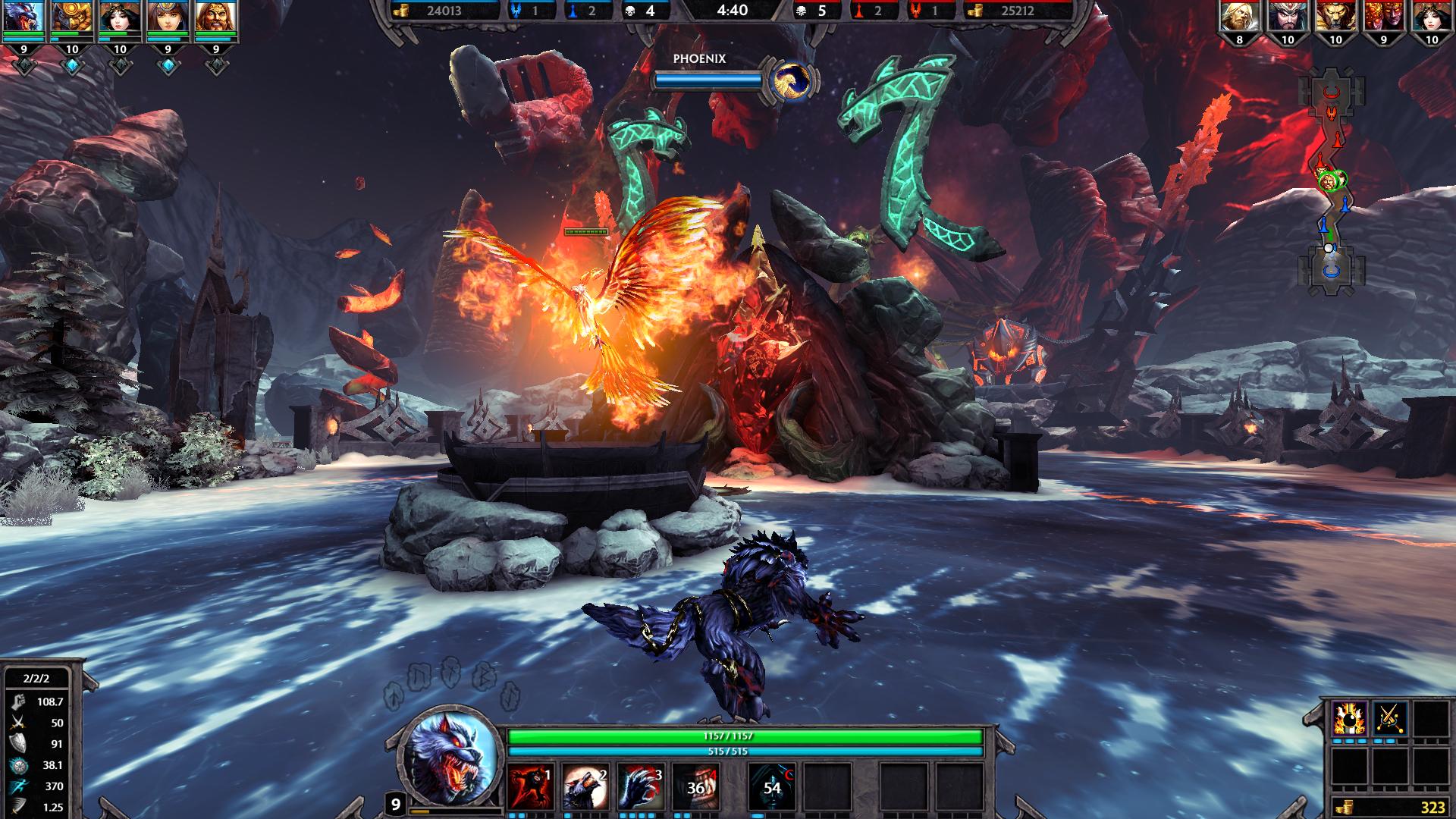This screenshot has width=1456, height=819.
Task: Activate Fenrir's Unchained ability
Action: [x=530, y=787]
